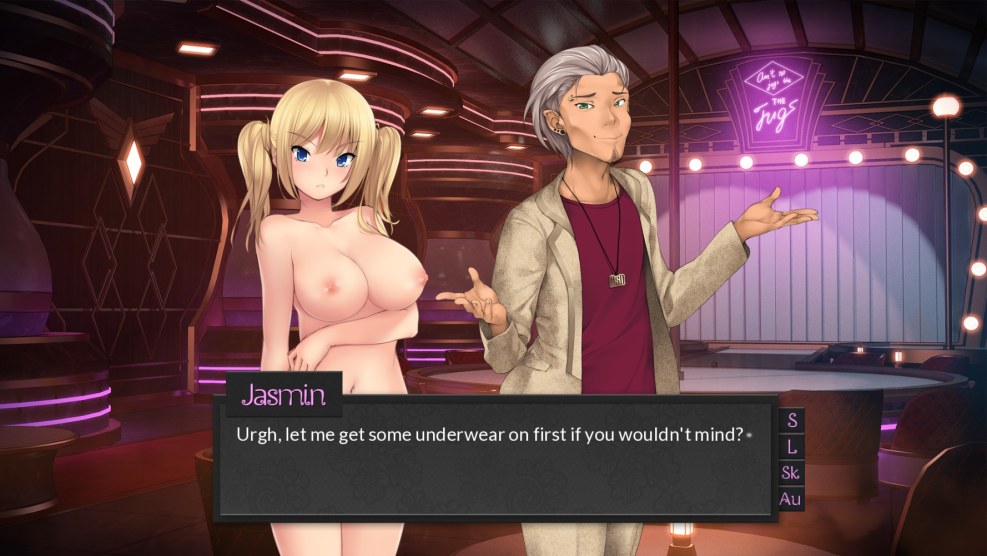Activate the Sk skip button
987x556 pixels.
coord(791,472)
